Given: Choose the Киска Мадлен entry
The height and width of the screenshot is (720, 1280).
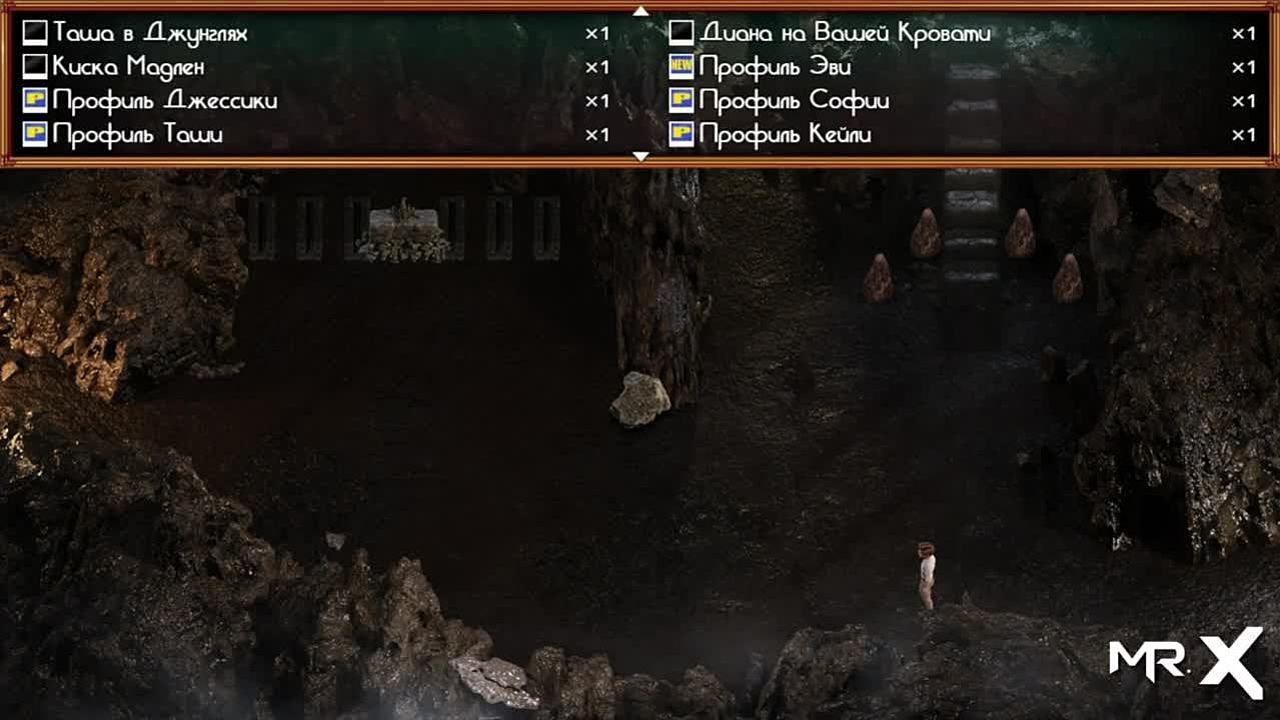Looking at the screenshot, I should pos(129,68).
